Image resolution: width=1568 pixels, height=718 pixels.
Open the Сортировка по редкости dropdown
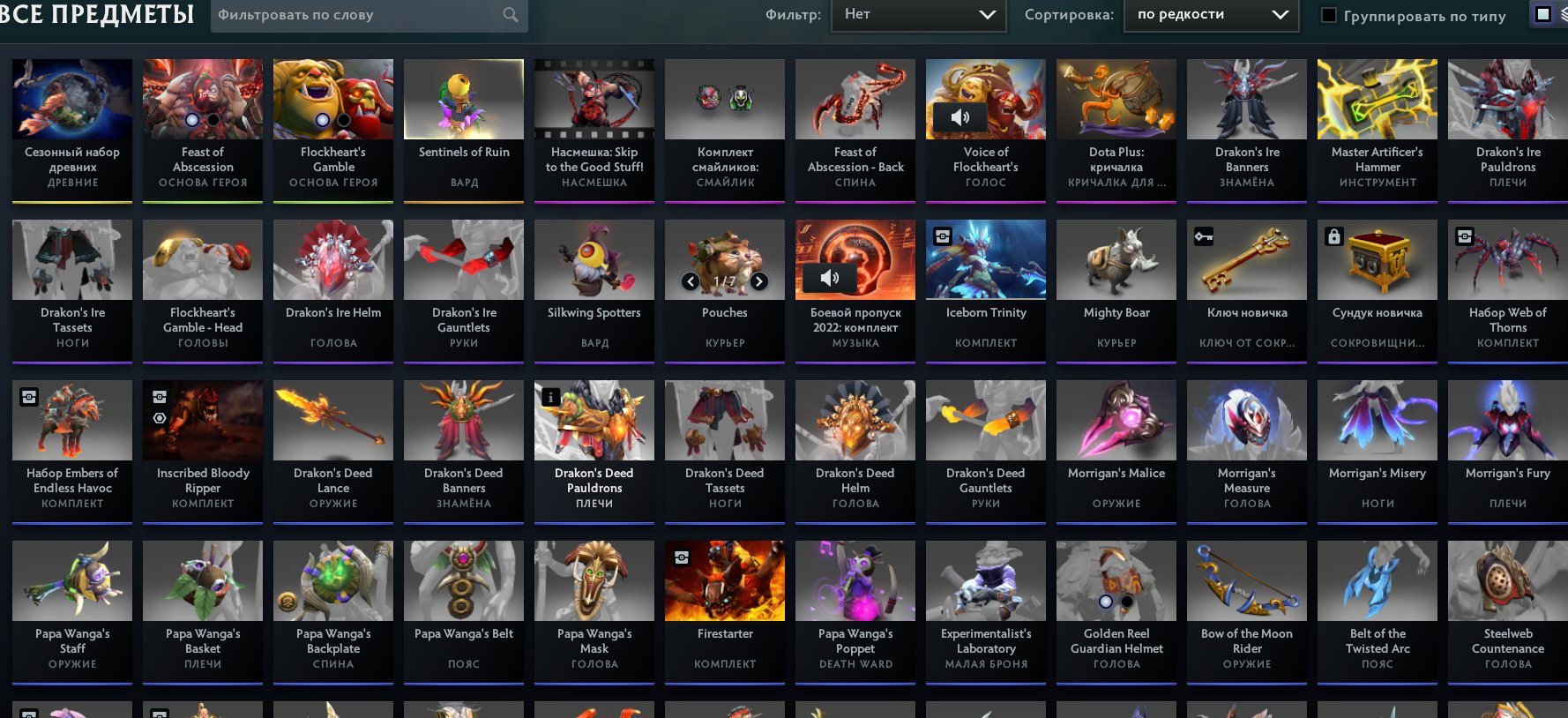(x=1210, y=14)
